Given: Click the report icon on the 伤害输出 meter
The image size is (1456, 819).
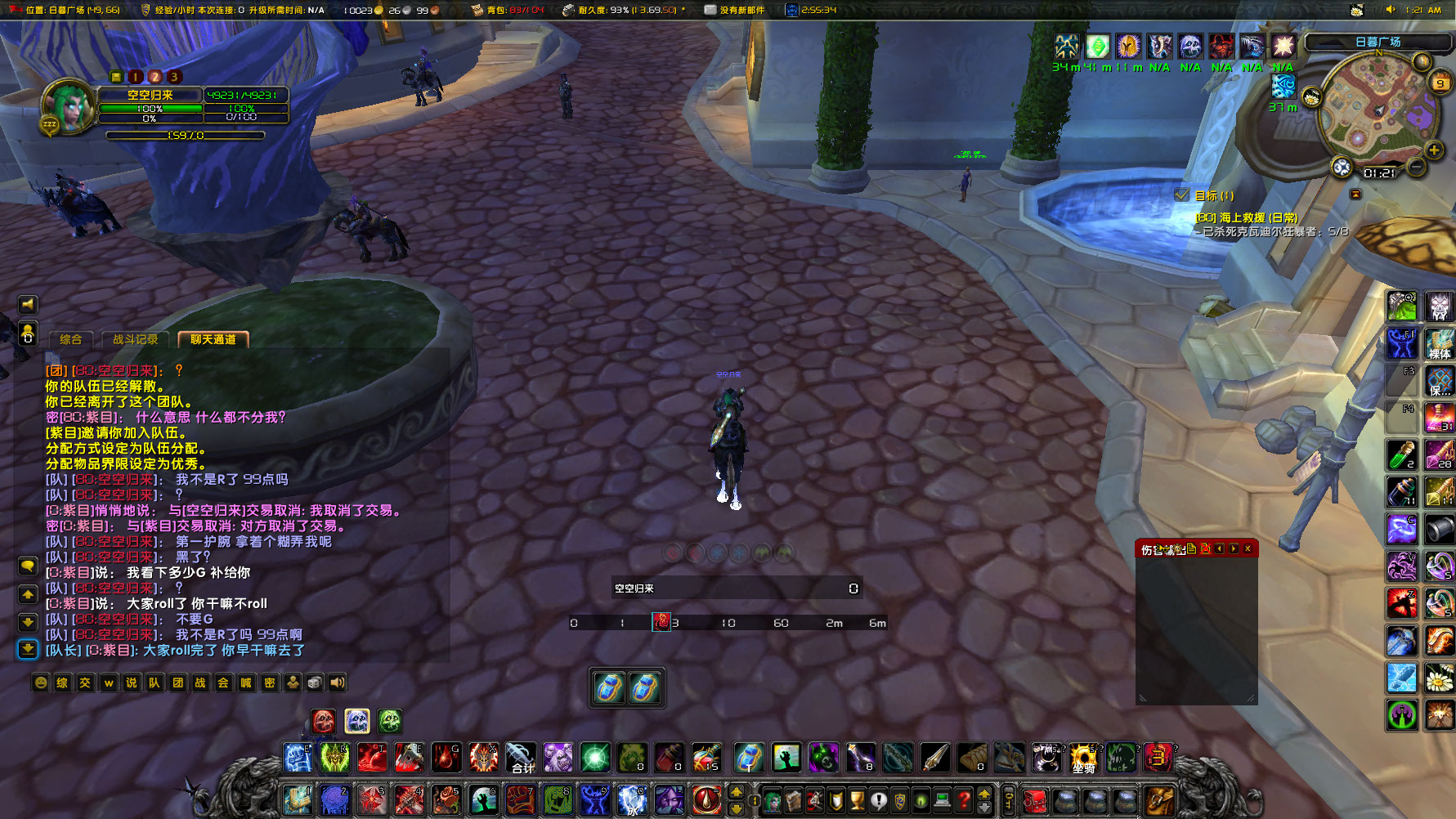Looking at the screenshot, I should (1192, 549).
